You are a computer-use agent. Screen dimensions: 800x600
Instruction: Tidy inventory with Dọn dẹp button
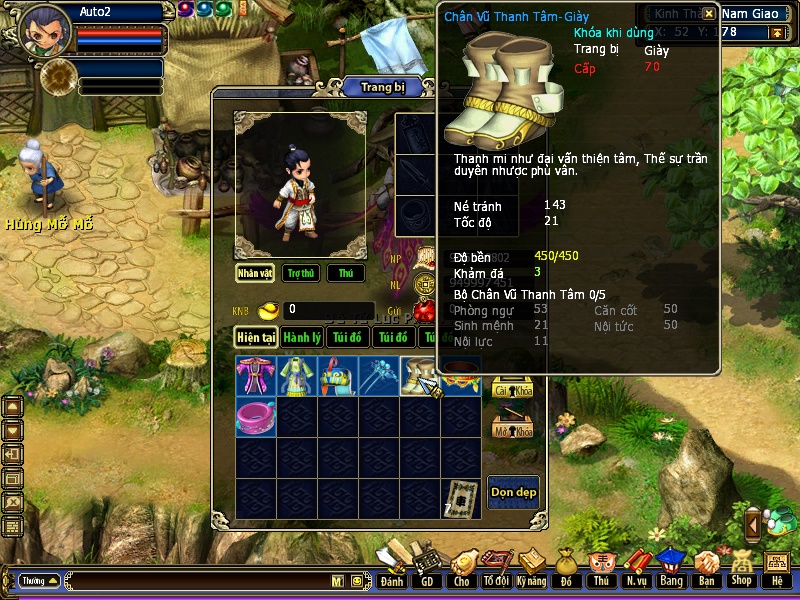pyautogui.click(x=513, y=491)
